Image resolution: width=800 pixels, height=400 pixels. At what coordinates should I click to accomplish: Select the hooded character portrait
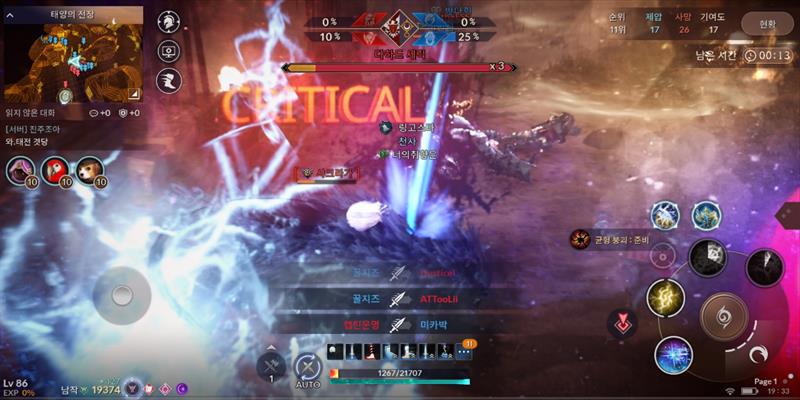click(21, 171)
